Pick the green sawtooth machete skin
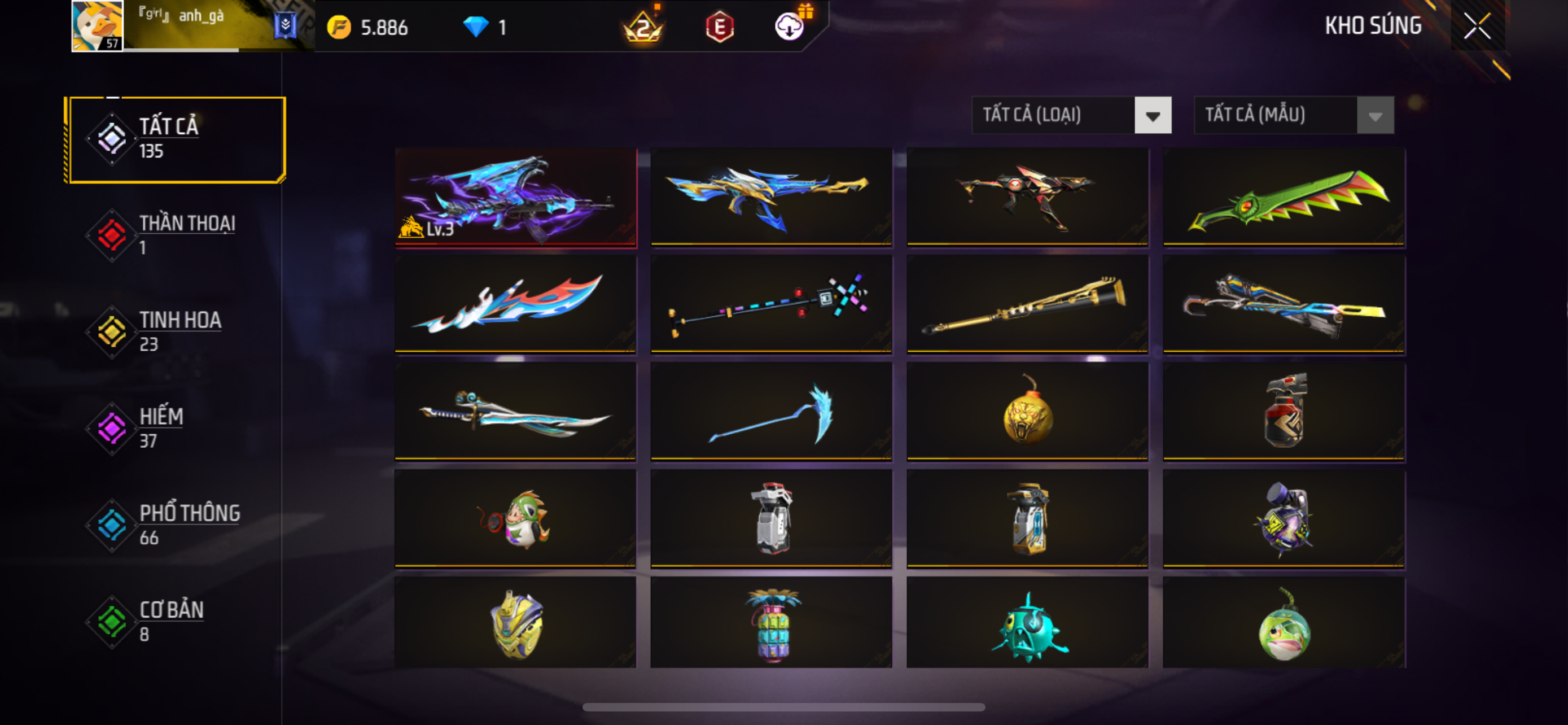The width and height of the screenshot is (1568, 725). 1283,196
